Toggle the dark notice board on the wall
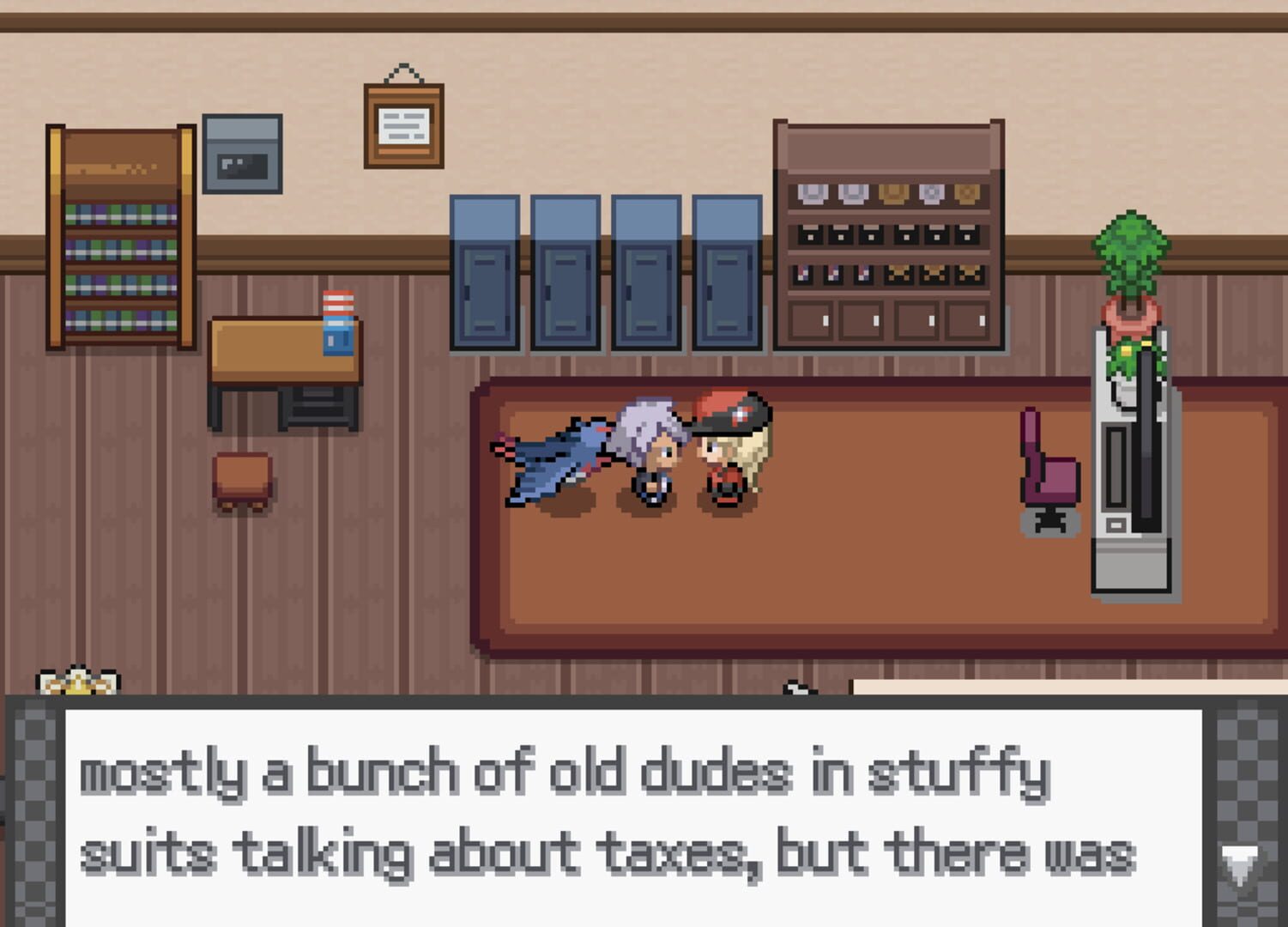1288x927 pixels. click(x=244, y=154)
